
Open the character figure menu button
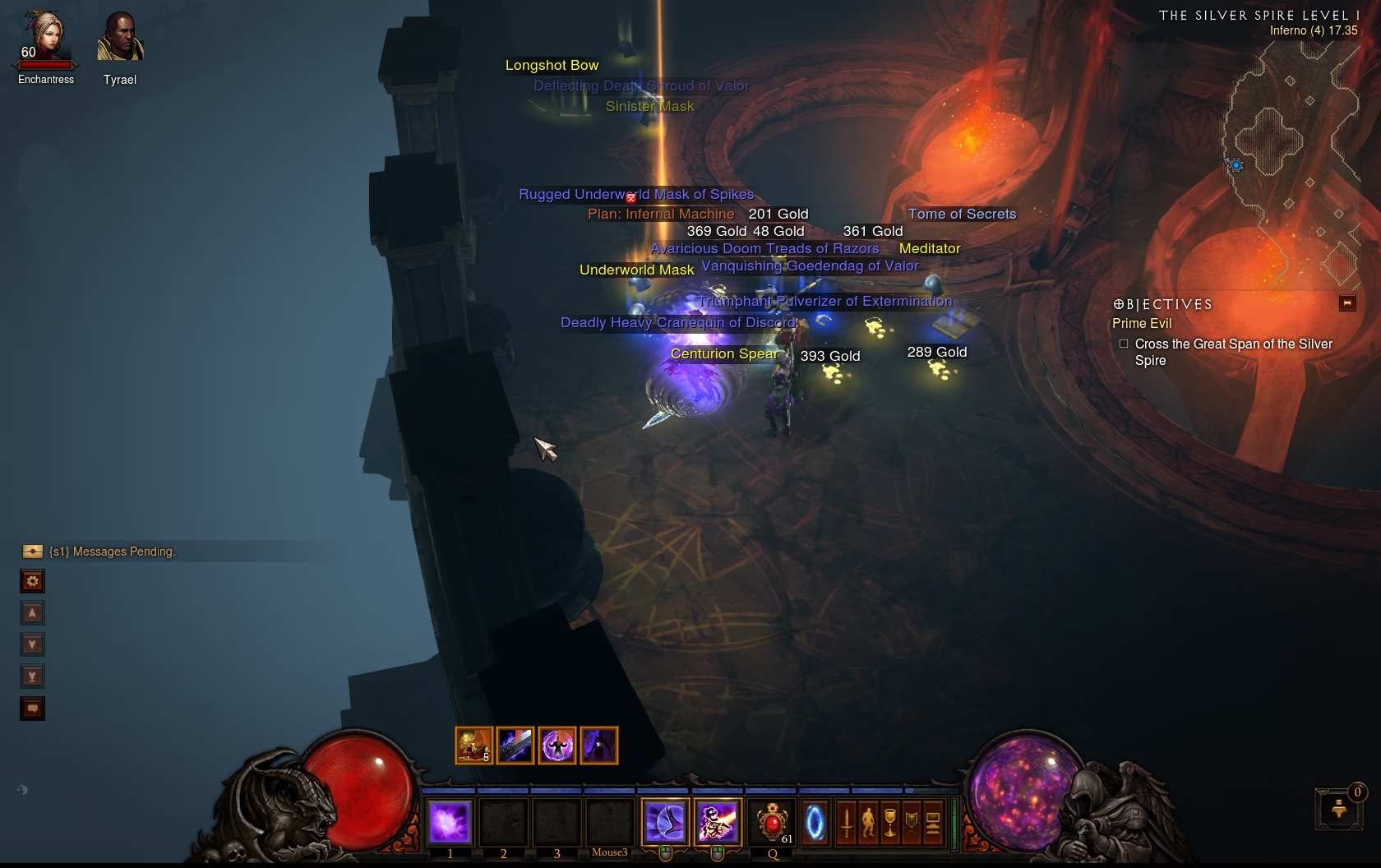tap(868, 822)
